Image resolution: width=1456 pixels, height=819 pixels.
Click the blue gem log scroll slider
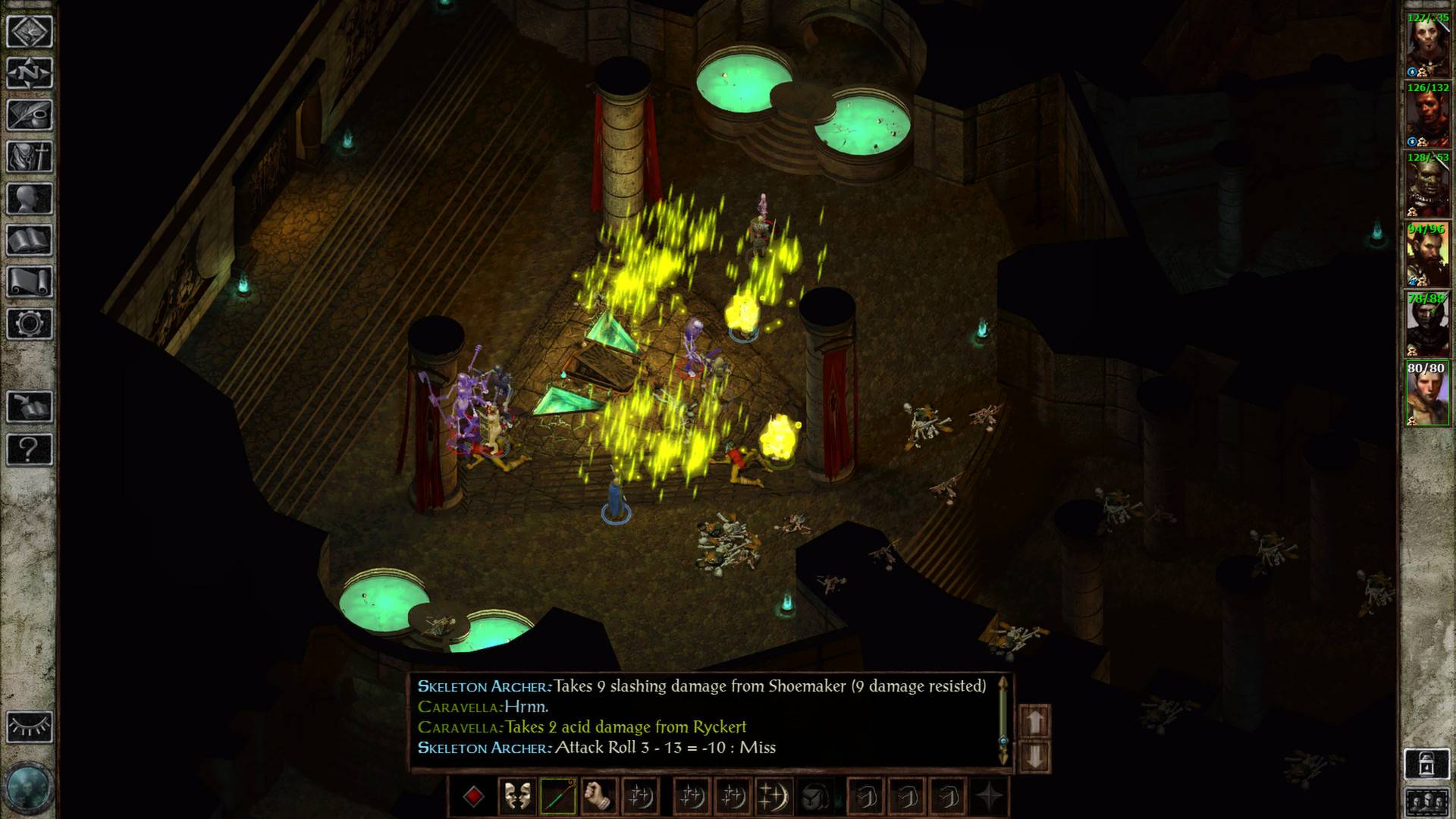pyautogui.click(x=1003, y=741)
